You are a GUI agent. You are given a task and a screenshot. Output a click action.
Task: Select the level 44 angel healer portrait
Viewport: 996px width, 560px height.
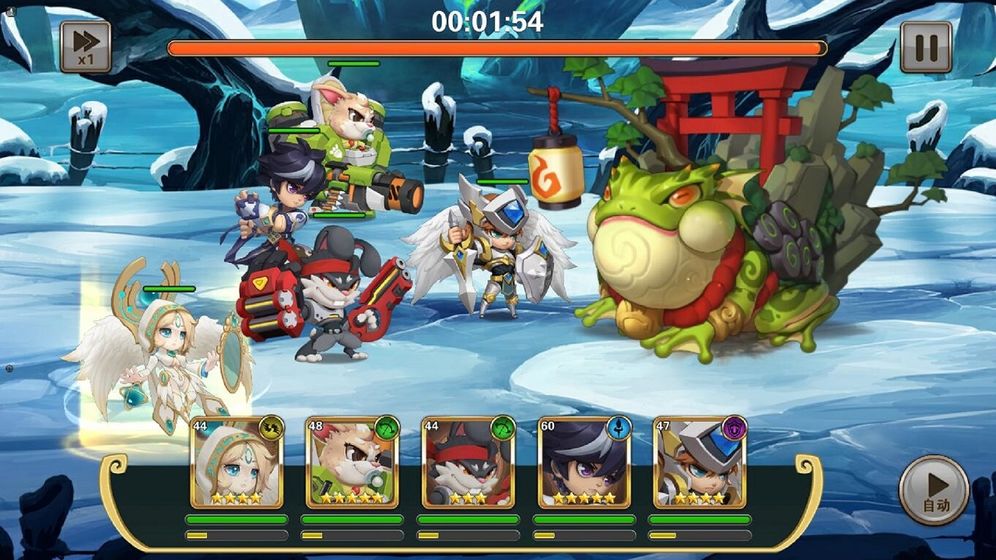236,463
